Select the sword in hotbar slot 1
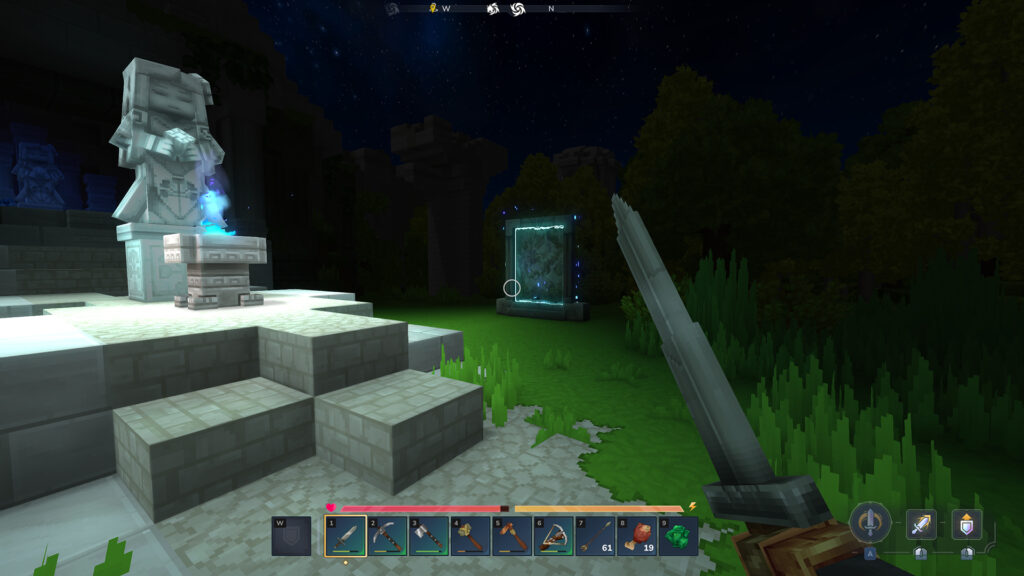The width and height of the screenshot is (1024, 576). 343,535
